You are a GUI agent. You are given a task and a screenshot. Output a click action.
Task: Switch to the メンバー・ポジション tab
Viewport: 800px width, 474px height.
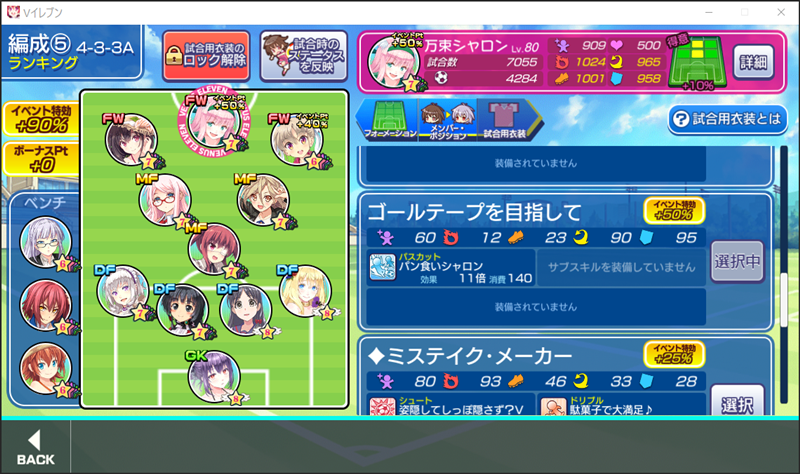click(445, 118)
